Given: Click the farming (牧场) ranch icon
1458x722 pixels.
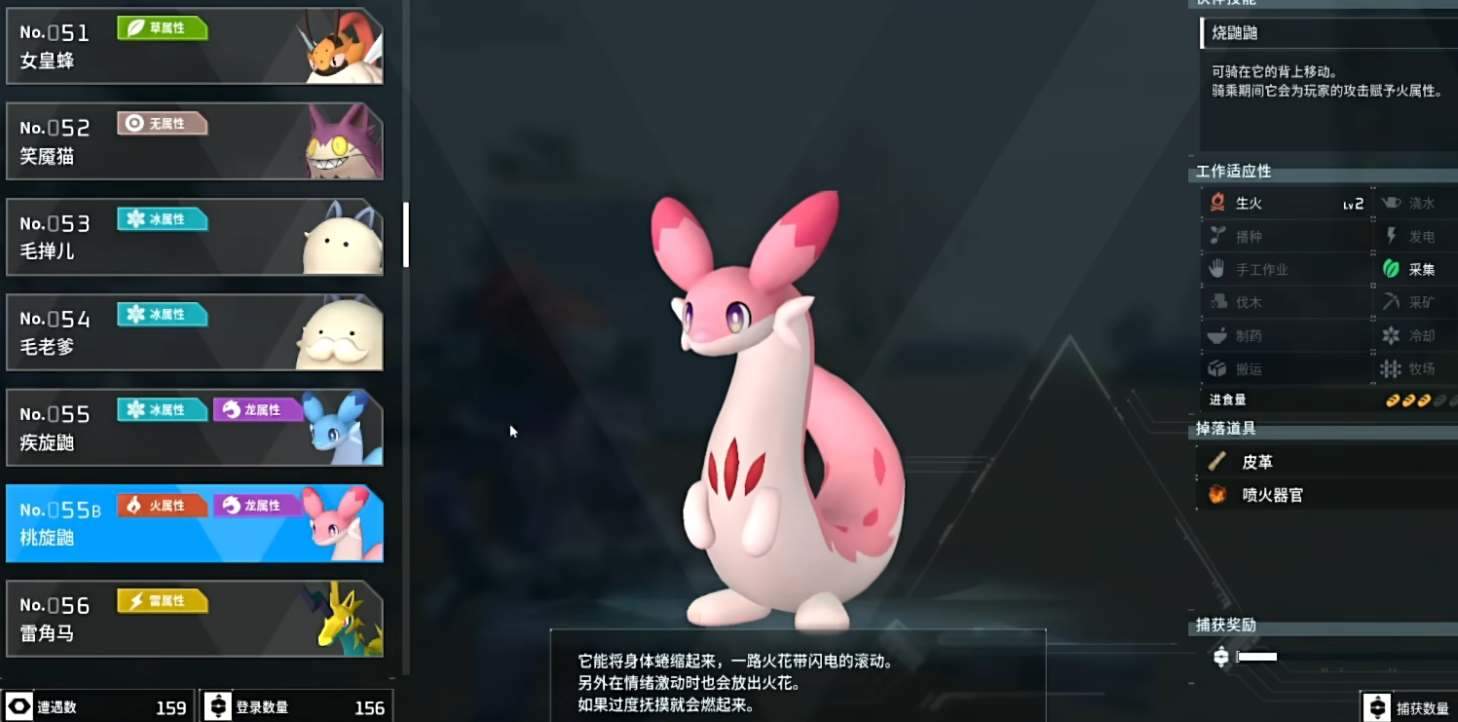Looking at the screenshot, I should (1392, 369).
